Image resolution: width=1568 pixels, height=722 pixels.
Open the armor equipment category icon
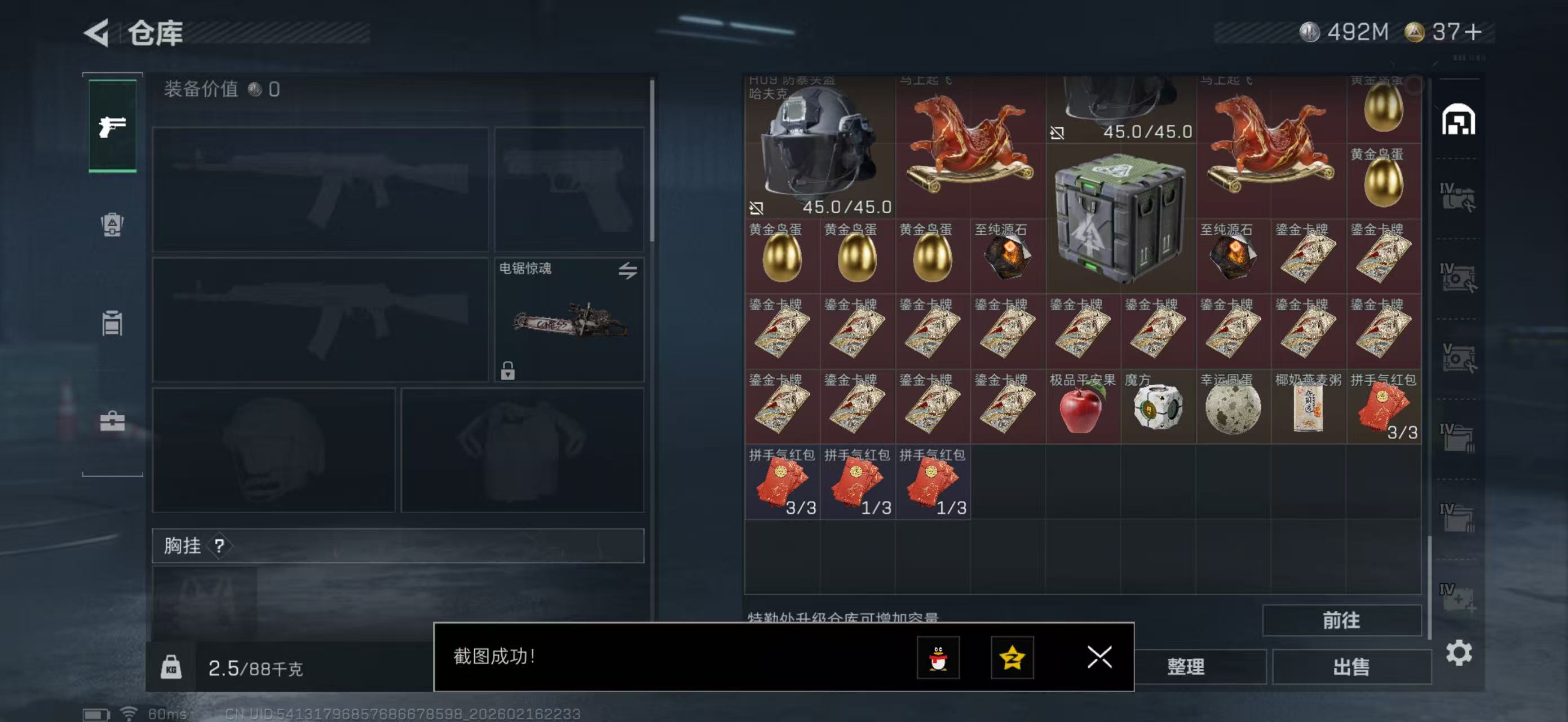(x=112, y=226)
